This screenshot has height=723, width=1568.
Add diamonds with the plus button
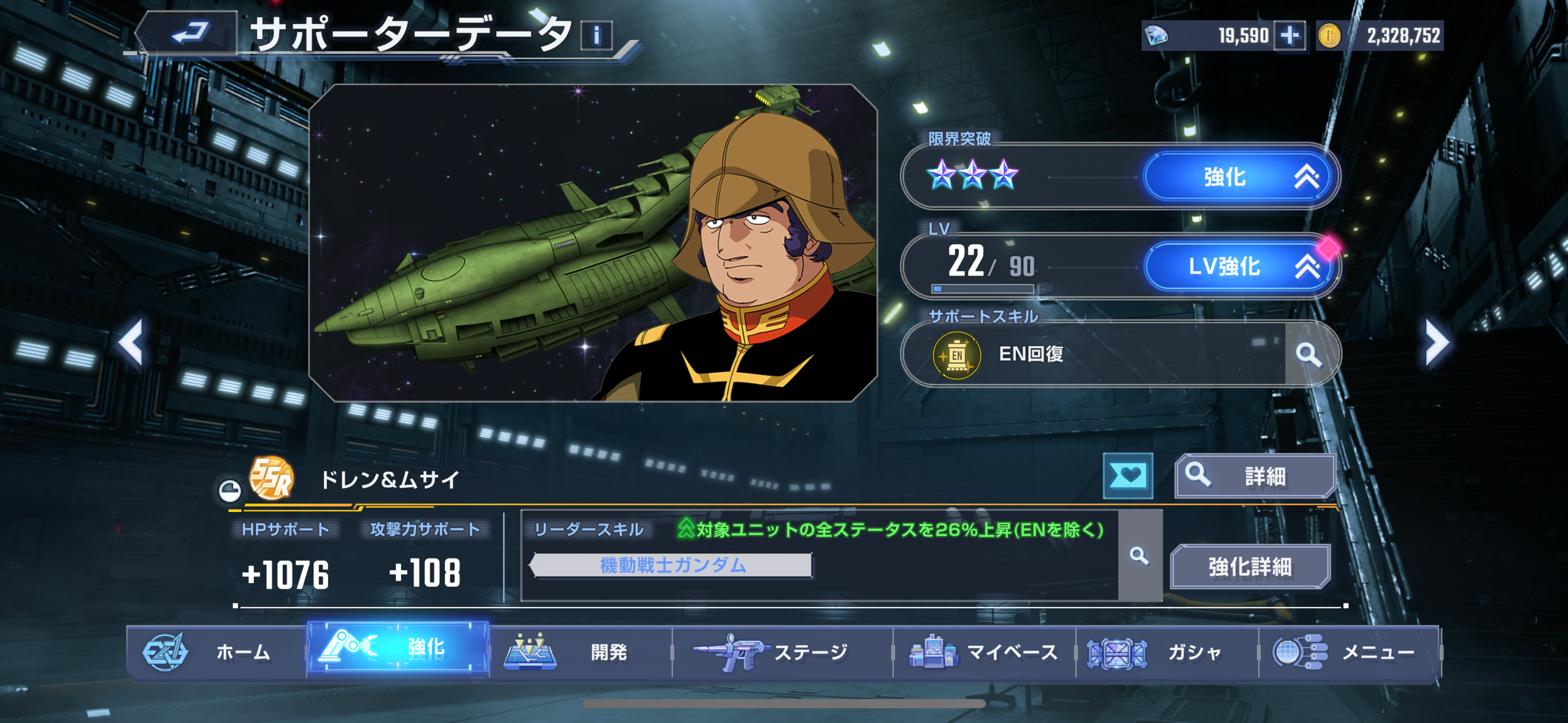tap(1289, 36)
